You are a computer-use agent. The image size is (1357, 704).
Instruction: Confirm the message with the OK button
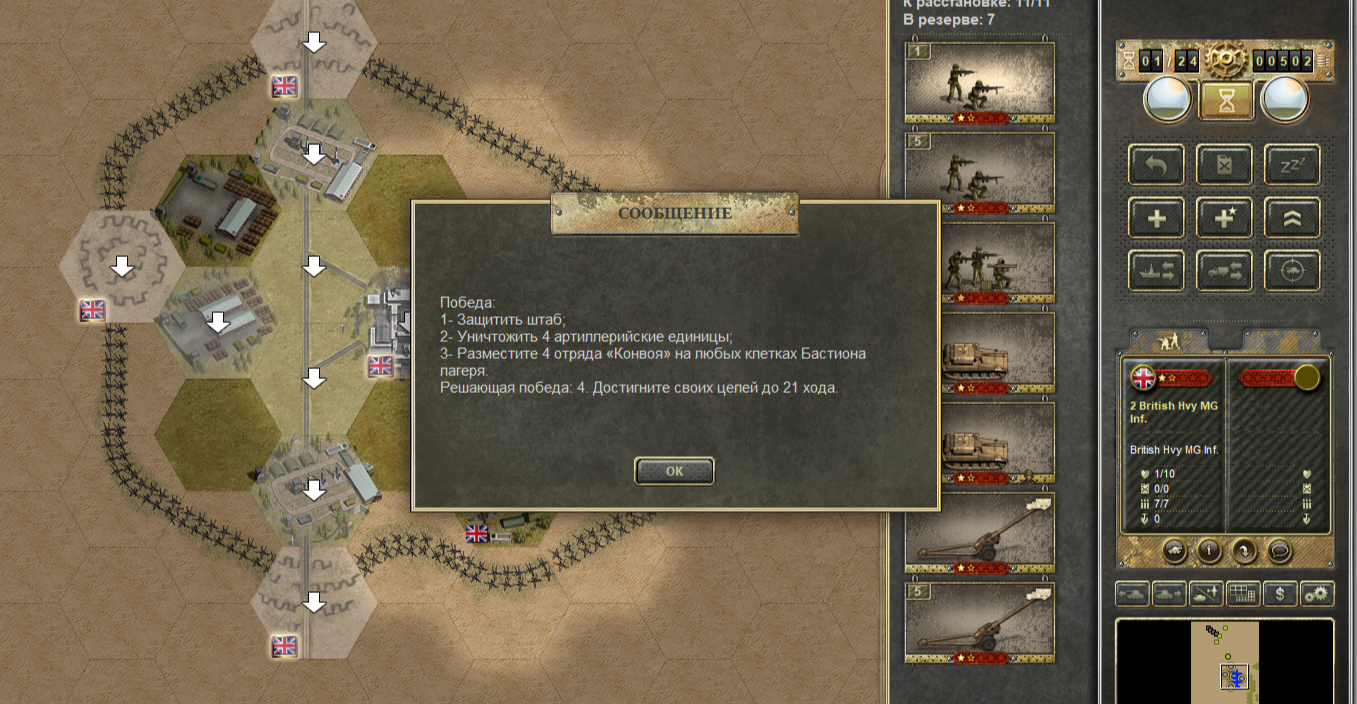(674, 471)
